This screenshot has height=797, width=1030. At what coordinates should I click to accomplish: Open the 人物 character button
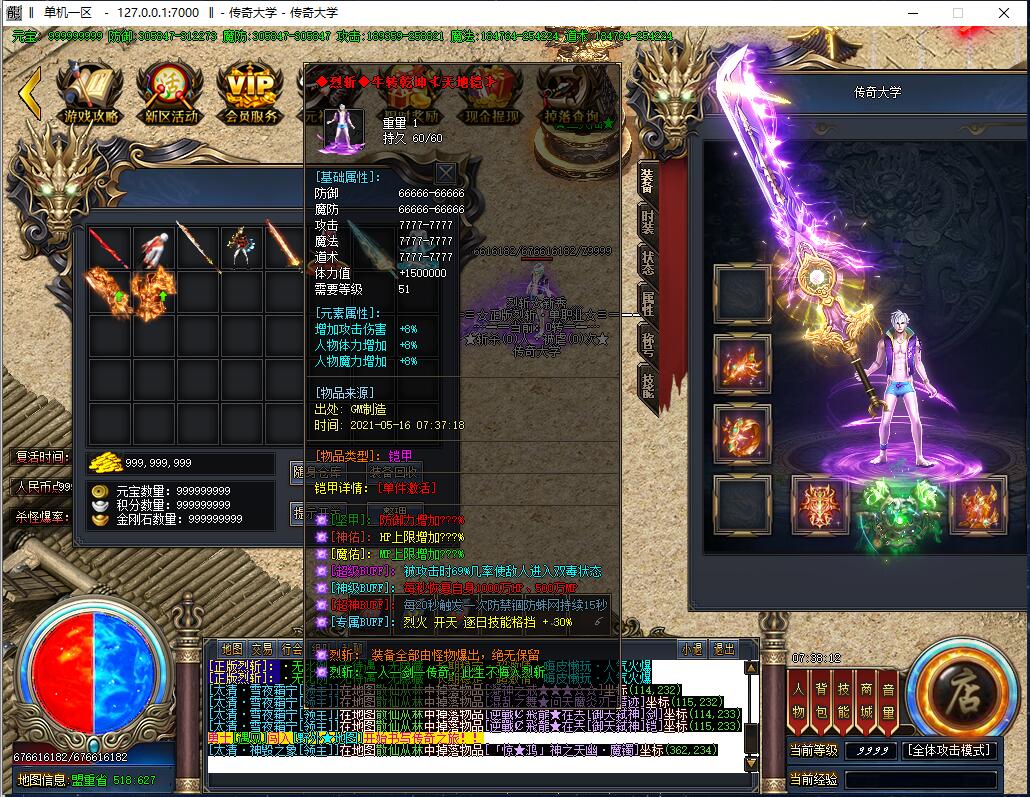799,699
